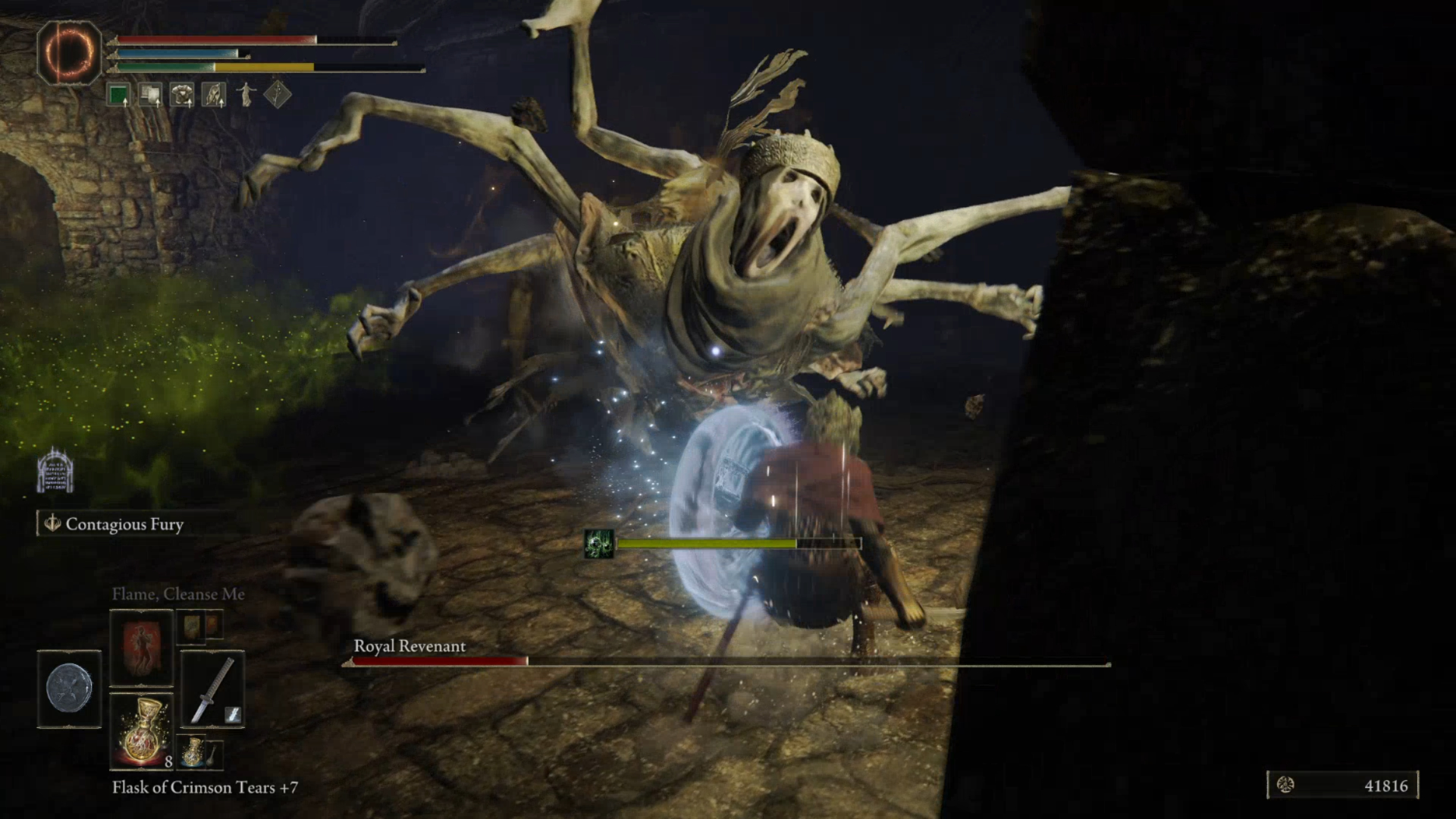
Task: Click the feather buff status icon
Action: 214,95
